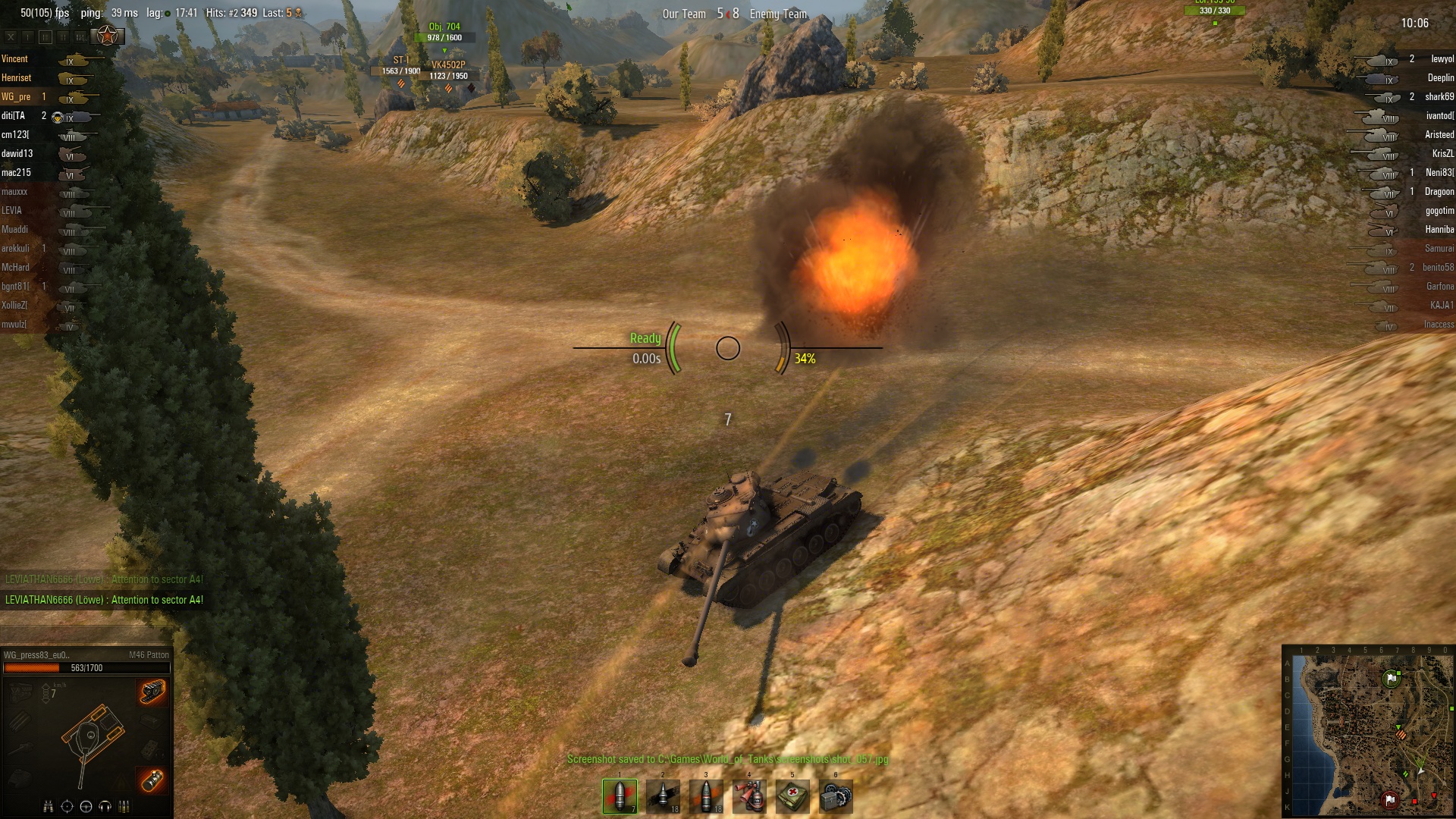Click the LEVIATHAN6666 chat message
The width and height of the screenshot is (1456, 819).
point(104,600)
